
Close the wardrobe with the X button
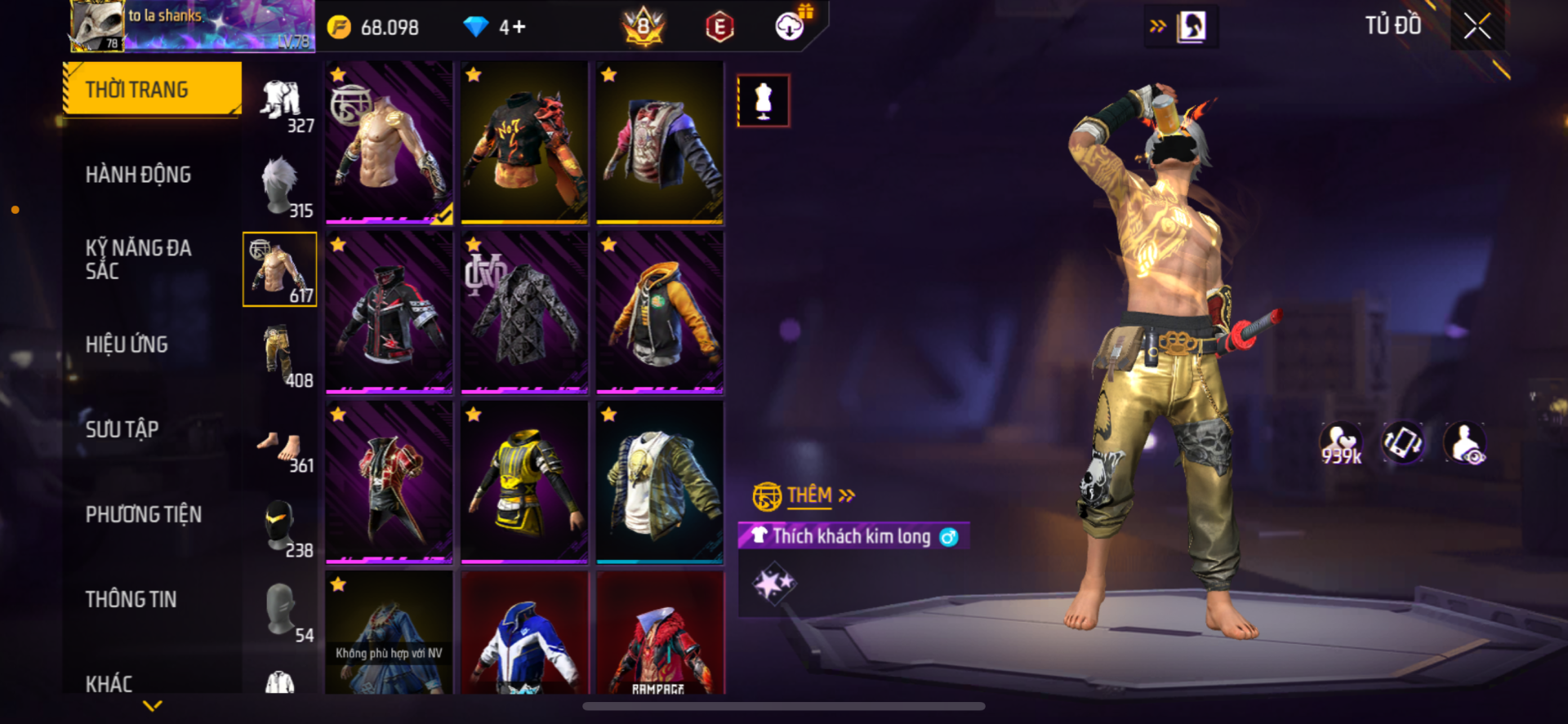coord(1477,26)
